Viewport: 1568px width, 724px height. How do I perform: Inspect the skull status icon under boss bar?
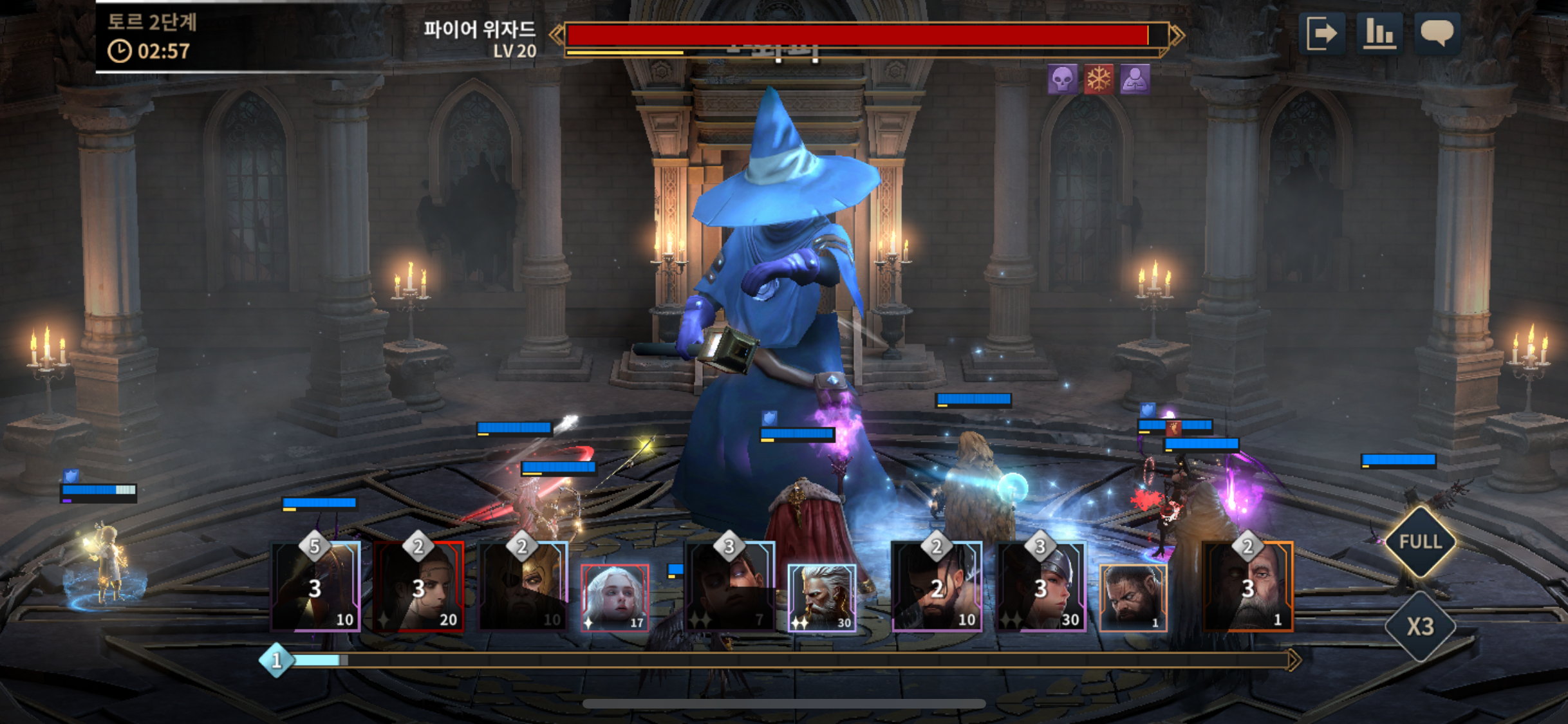click(1062, 80)
